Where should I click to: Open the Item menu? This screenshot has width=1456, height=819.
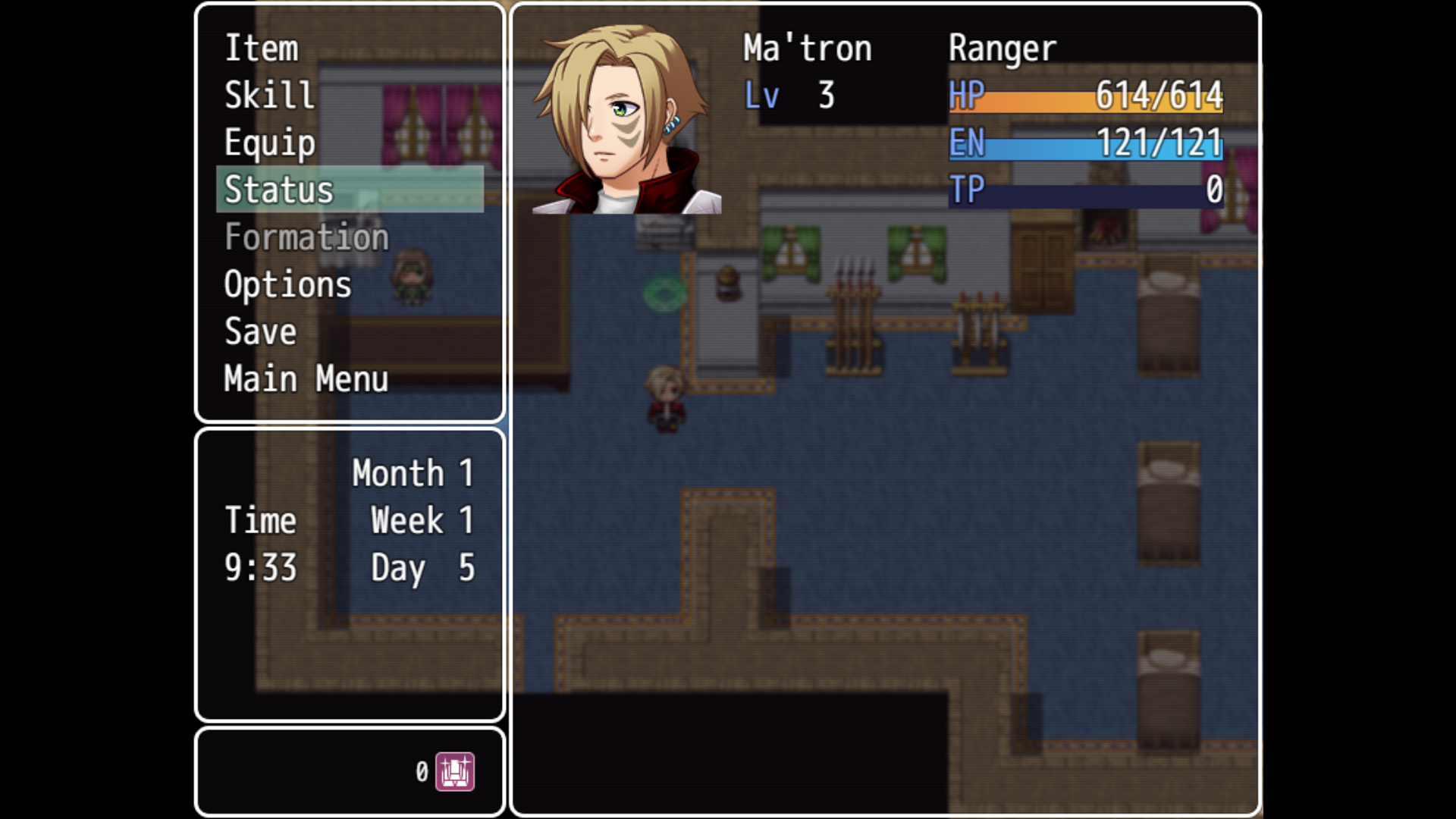tap(262, 49)
